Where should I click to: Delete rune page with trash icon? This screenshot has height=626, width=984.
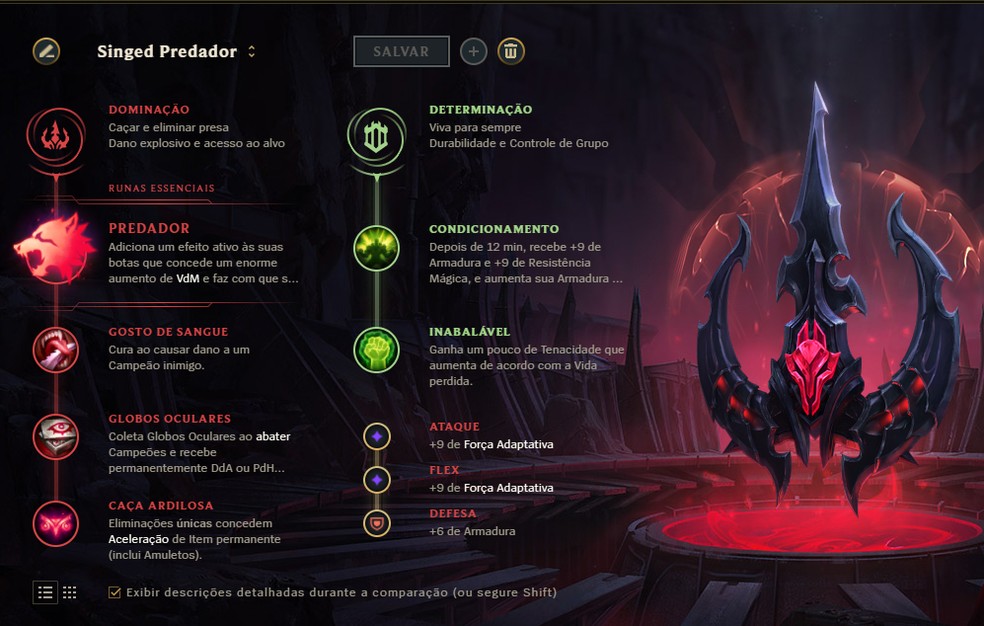(511, 52)
